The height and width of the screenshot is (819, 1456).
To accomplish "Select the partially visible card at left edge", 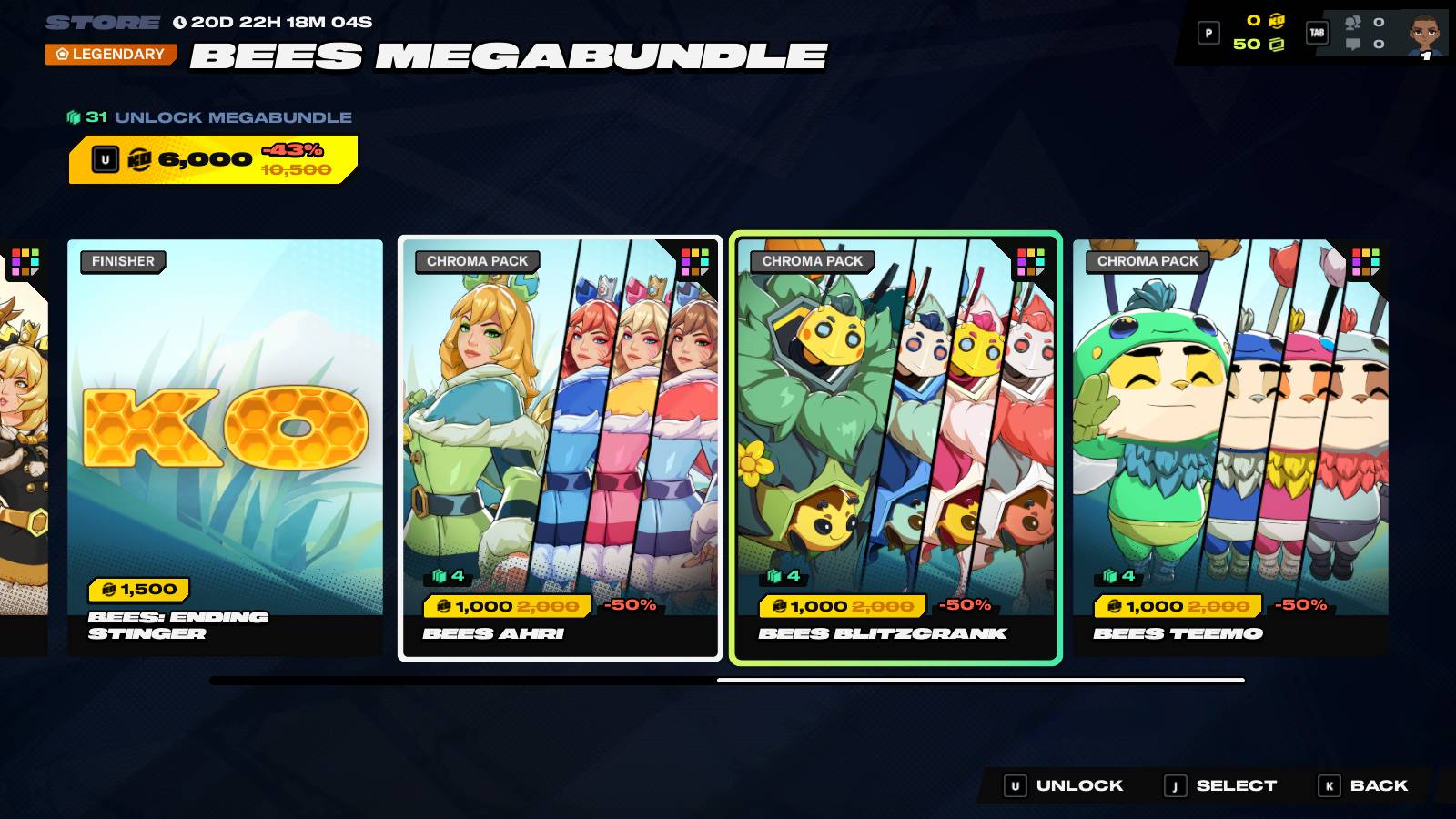I will [x=24, y=446].
